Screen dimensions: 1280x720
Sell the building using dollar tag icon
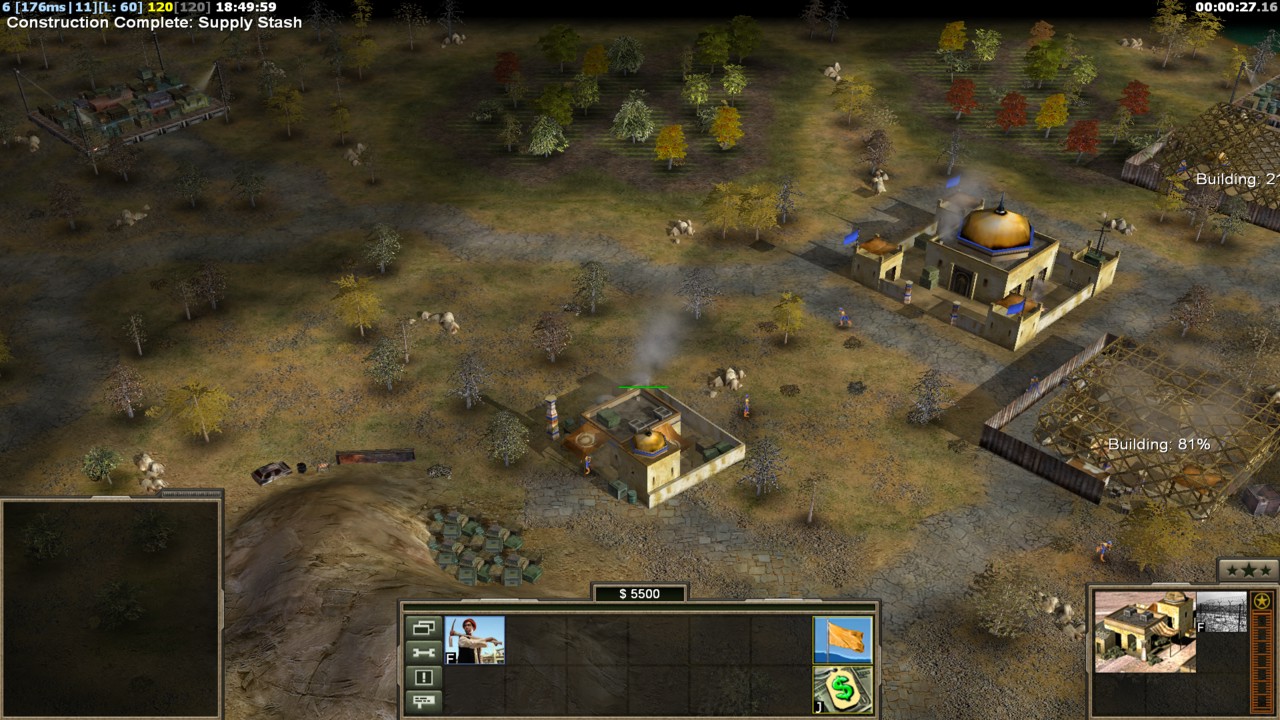pyautogui.click(x=843, y=689)
